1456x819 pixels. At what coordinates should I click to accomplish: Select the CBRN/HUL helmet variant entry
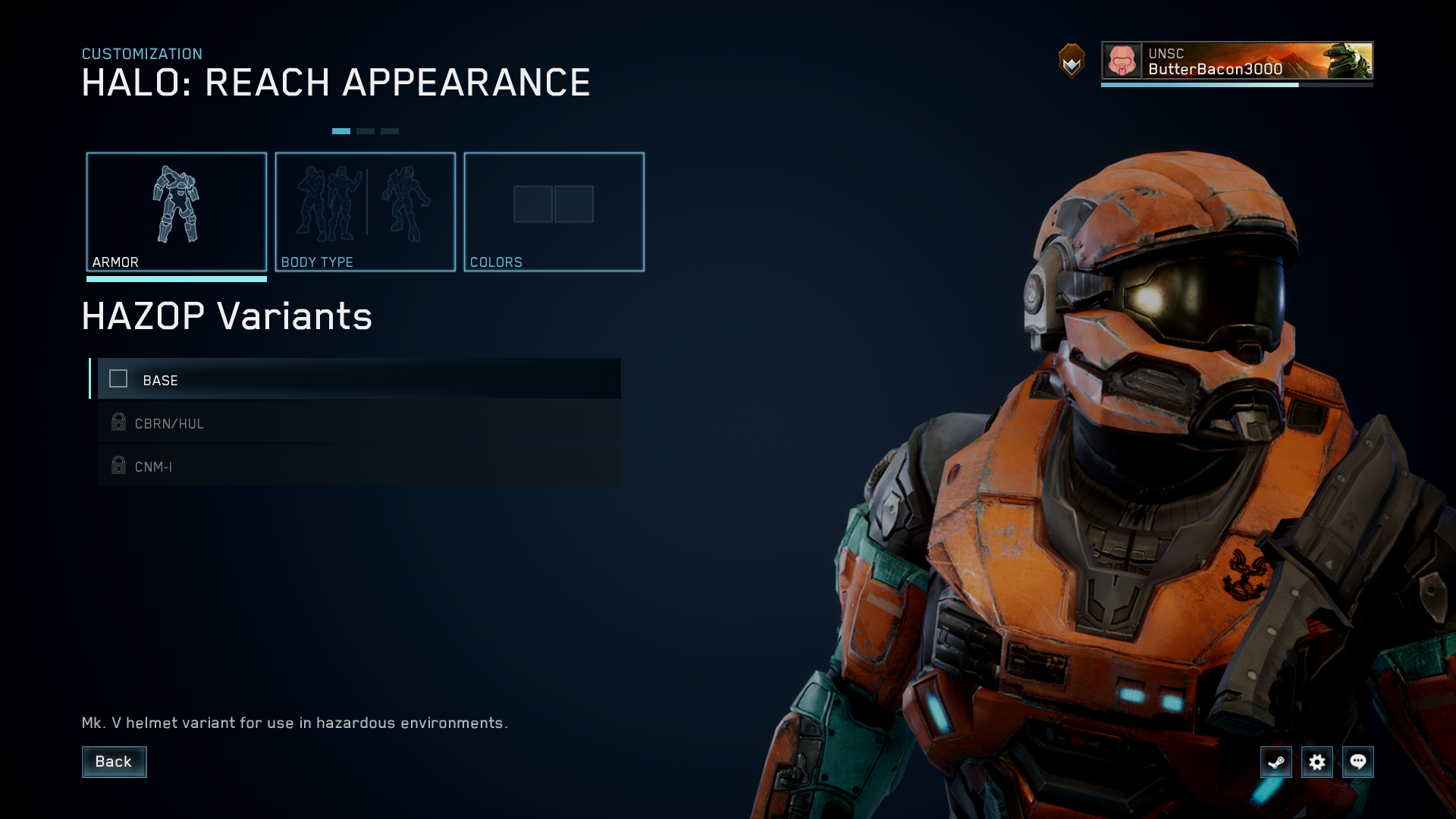coord(356,422)
